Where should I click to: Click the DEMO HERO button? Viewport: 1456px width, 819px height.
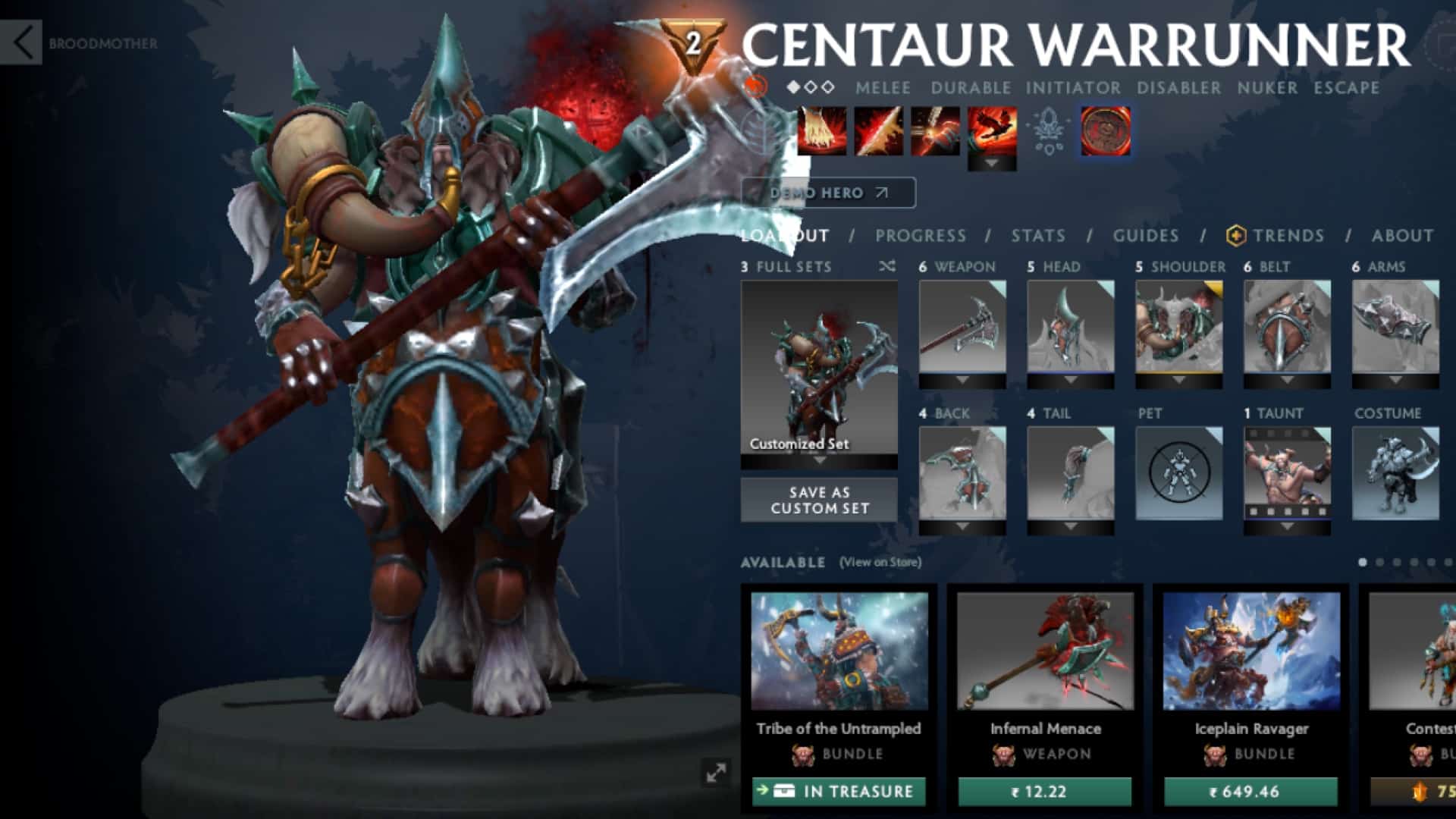[827, 193]
